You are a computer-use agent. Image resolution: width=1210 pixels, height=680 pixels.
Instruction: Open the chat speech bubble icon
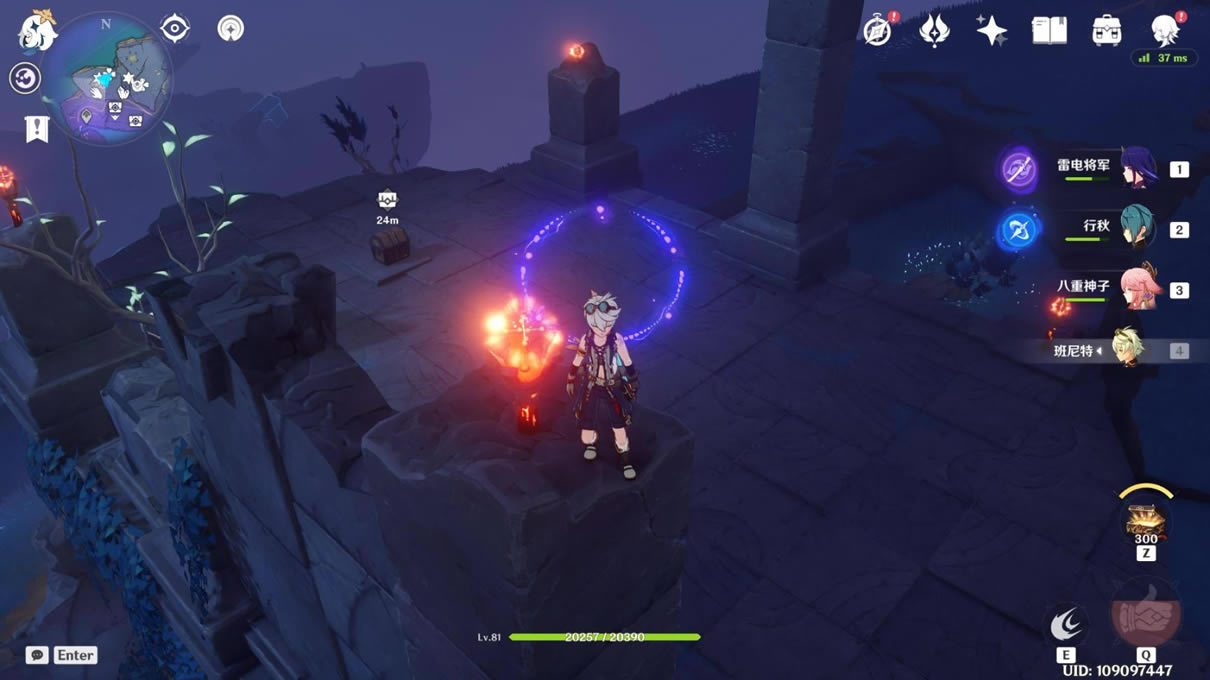point(37,655)
